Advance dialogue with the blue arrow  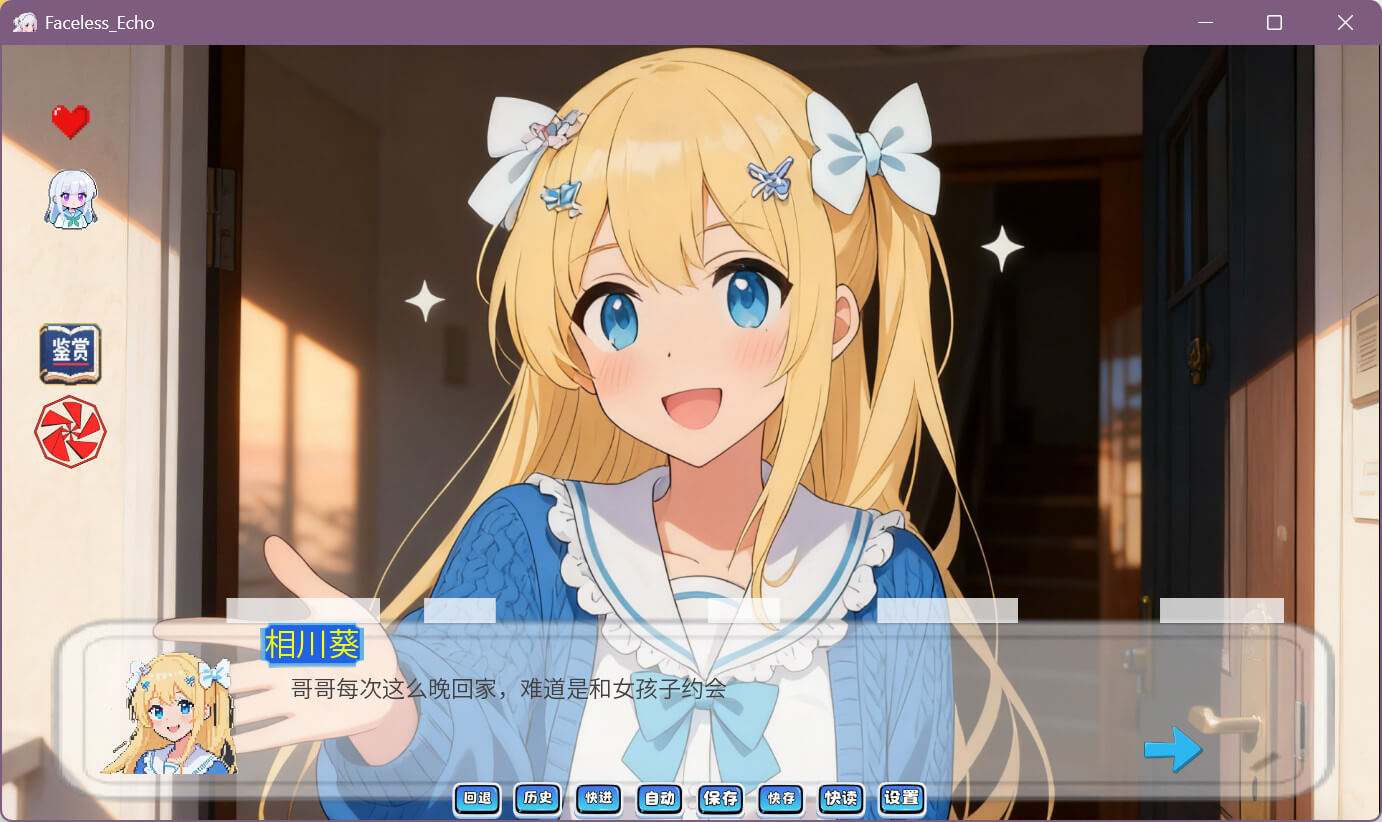tap(1172, 749)
